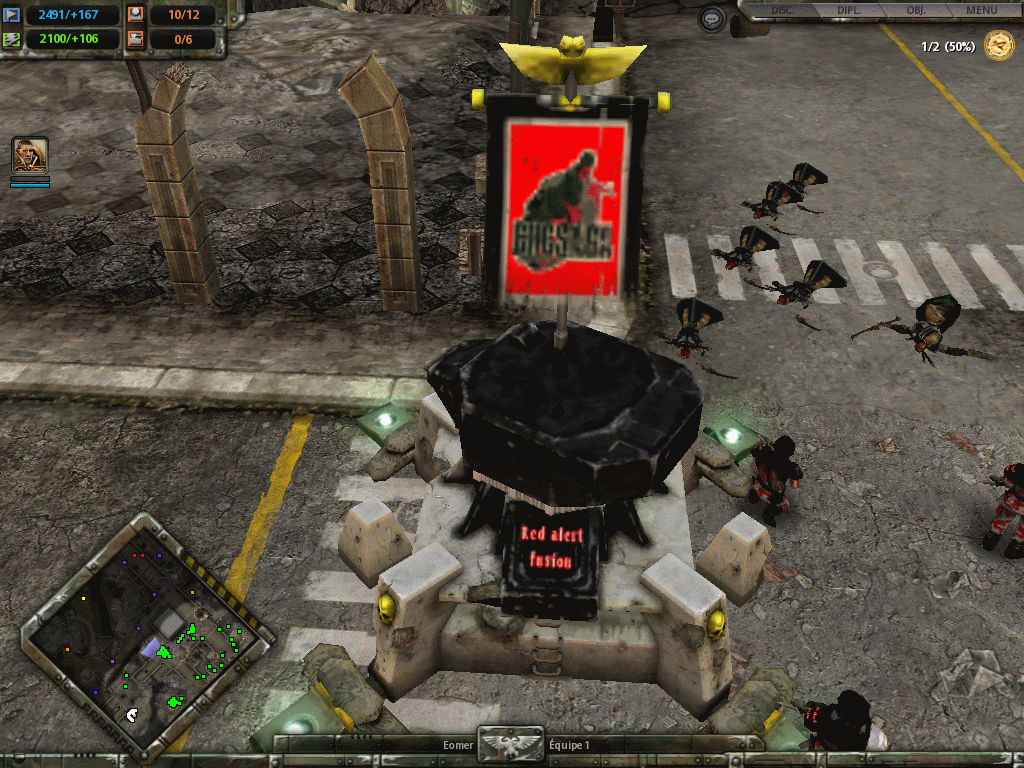Click the gold objective progress medallion
The height and width of the screenshot is (768, 1024).
tap(998, 45)
